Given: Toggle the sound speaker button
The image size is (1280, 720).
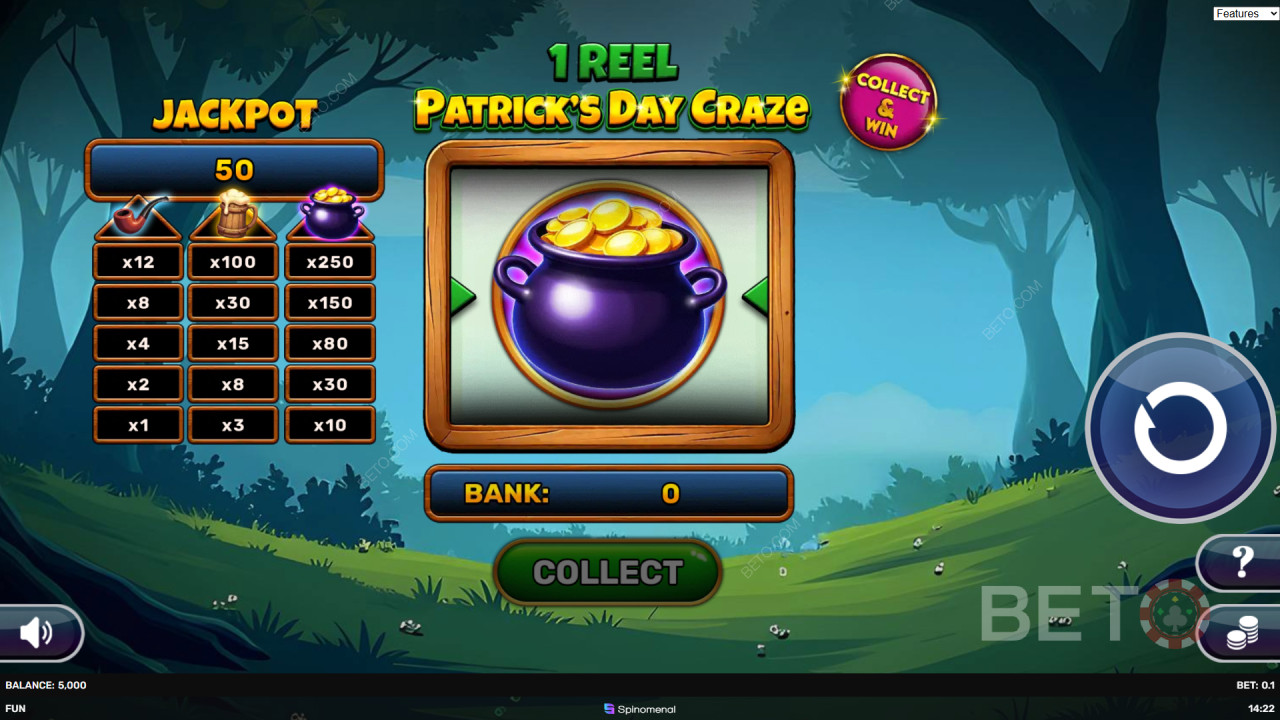Looking at the screenshot, I should (37, 632).
